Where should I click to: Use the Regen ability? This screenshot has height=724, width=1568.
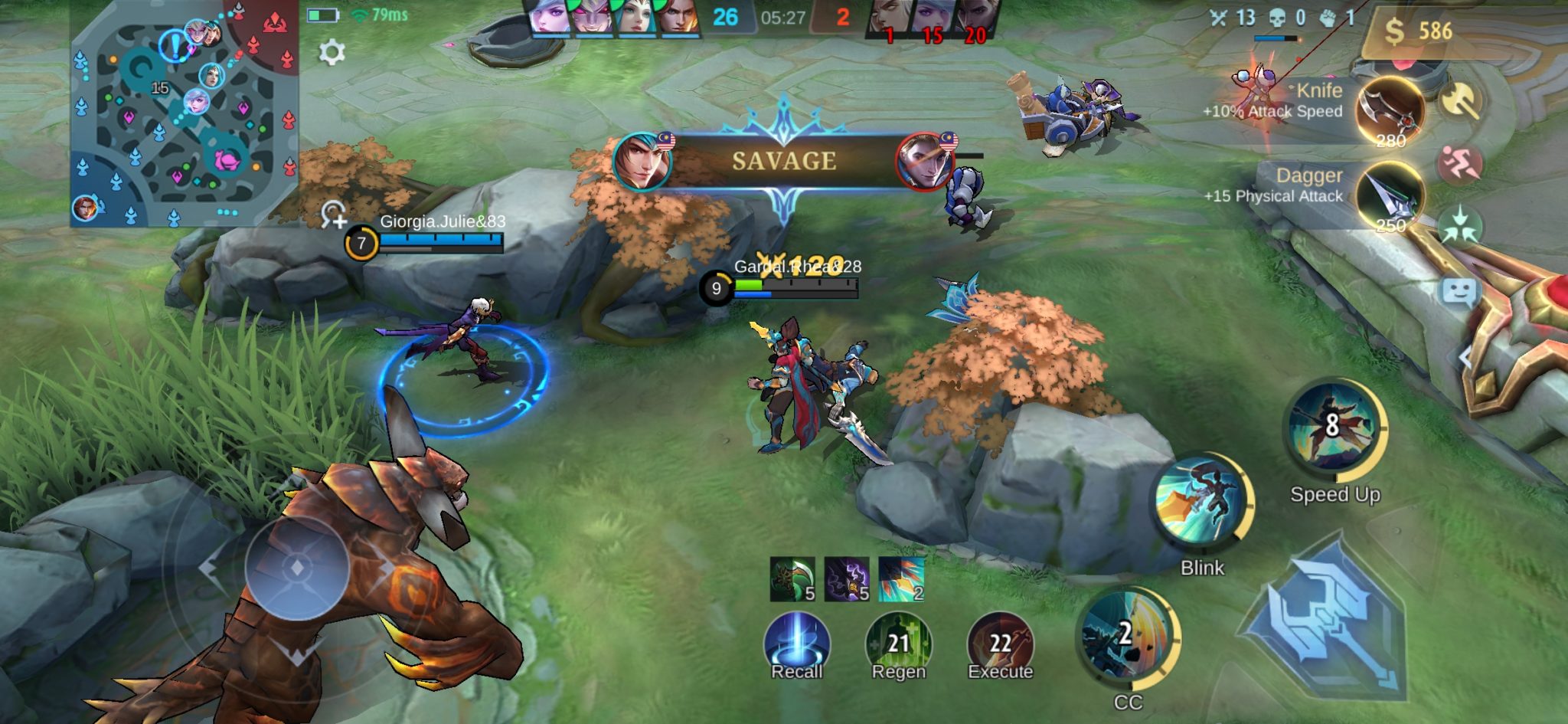[x=898, y=645]
